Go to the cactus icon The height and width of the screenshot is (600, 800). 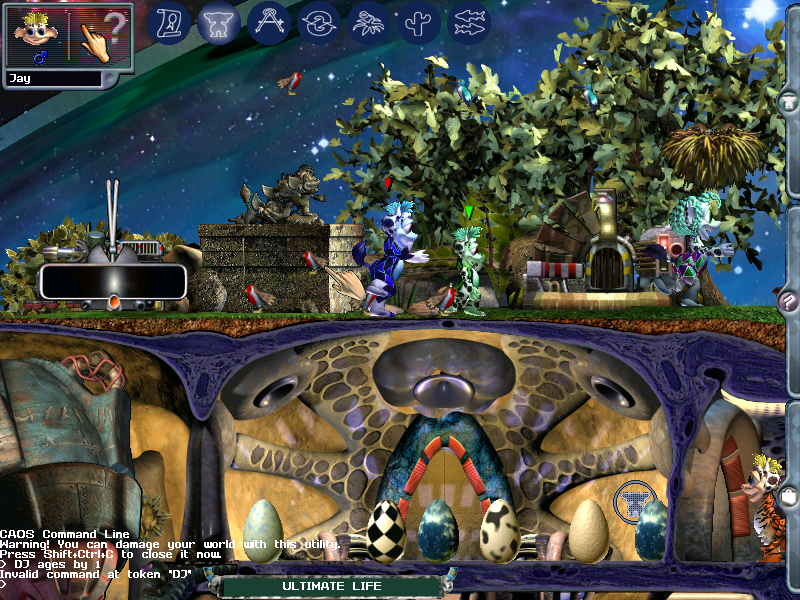[419, 22]
